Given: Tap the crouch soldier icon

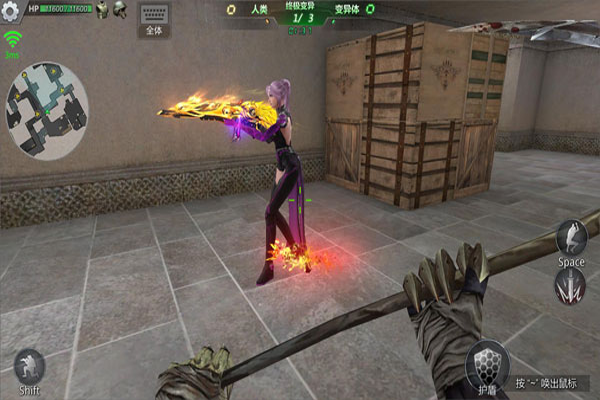Looking at the screenshot, I should [29, 365].
